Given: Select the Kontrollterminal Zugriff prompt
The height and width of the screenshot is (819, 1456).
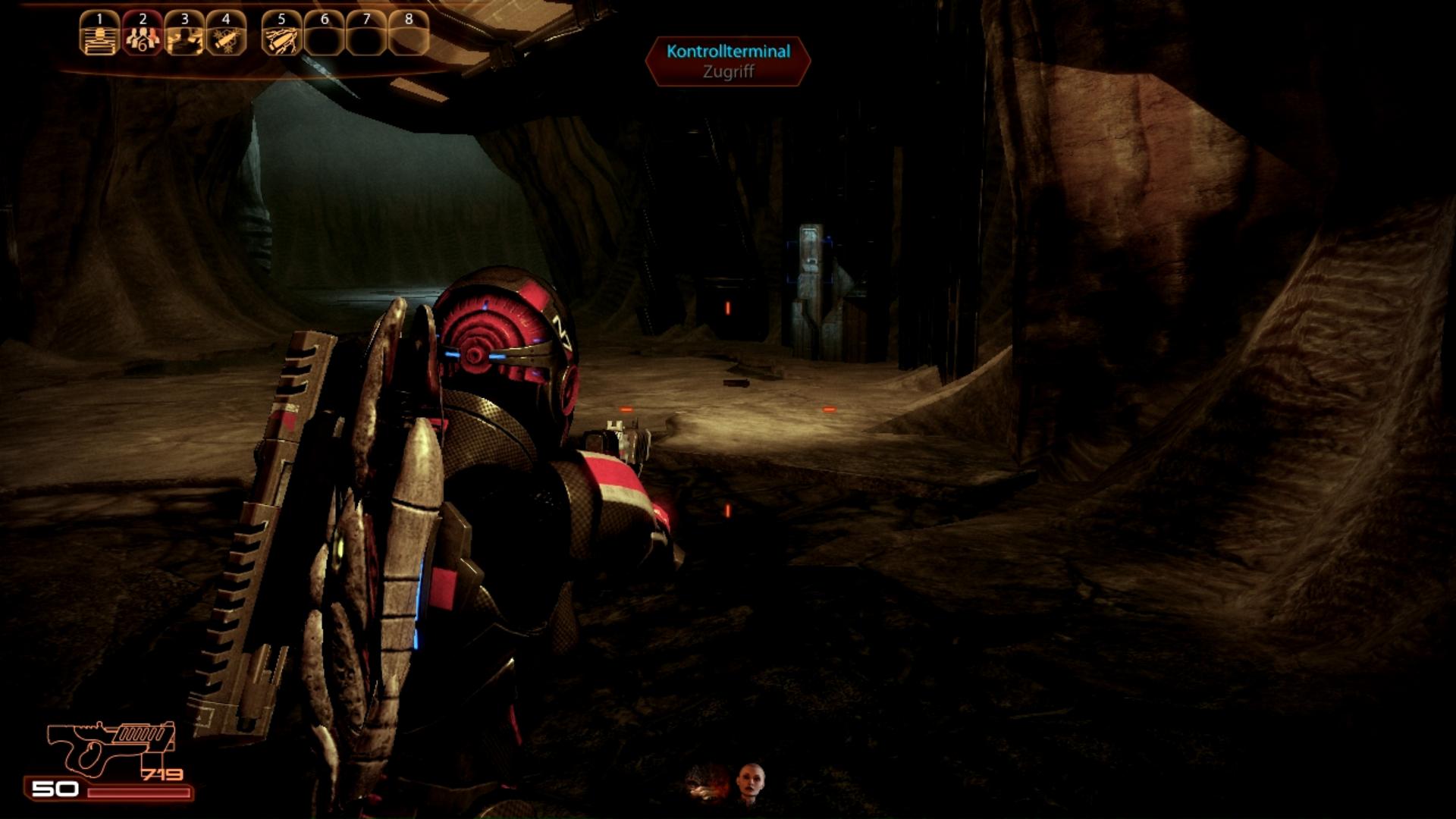Looking at the screenshot, I should coord(728,61).
